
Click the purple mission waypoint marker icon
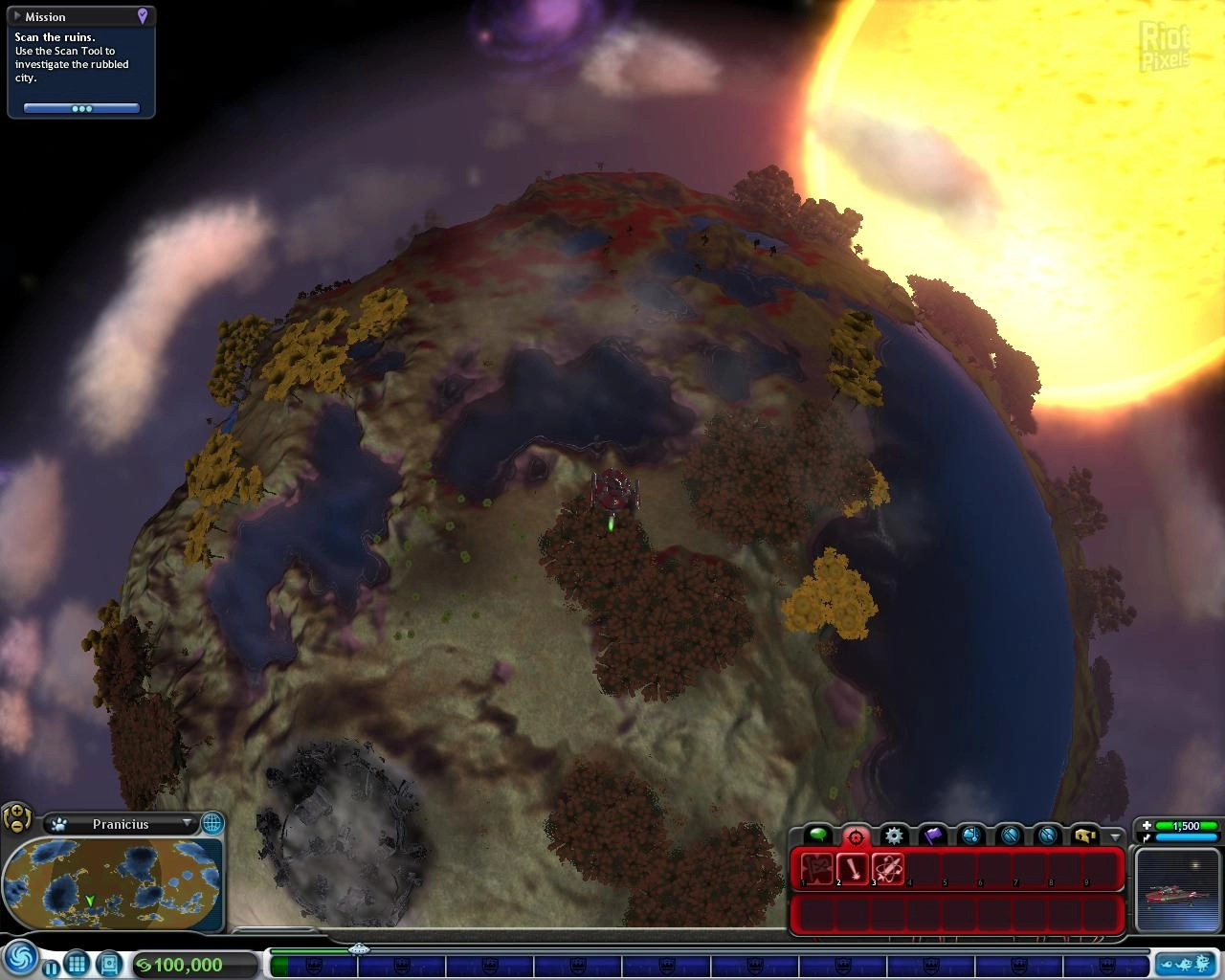[x=143, y=16]
